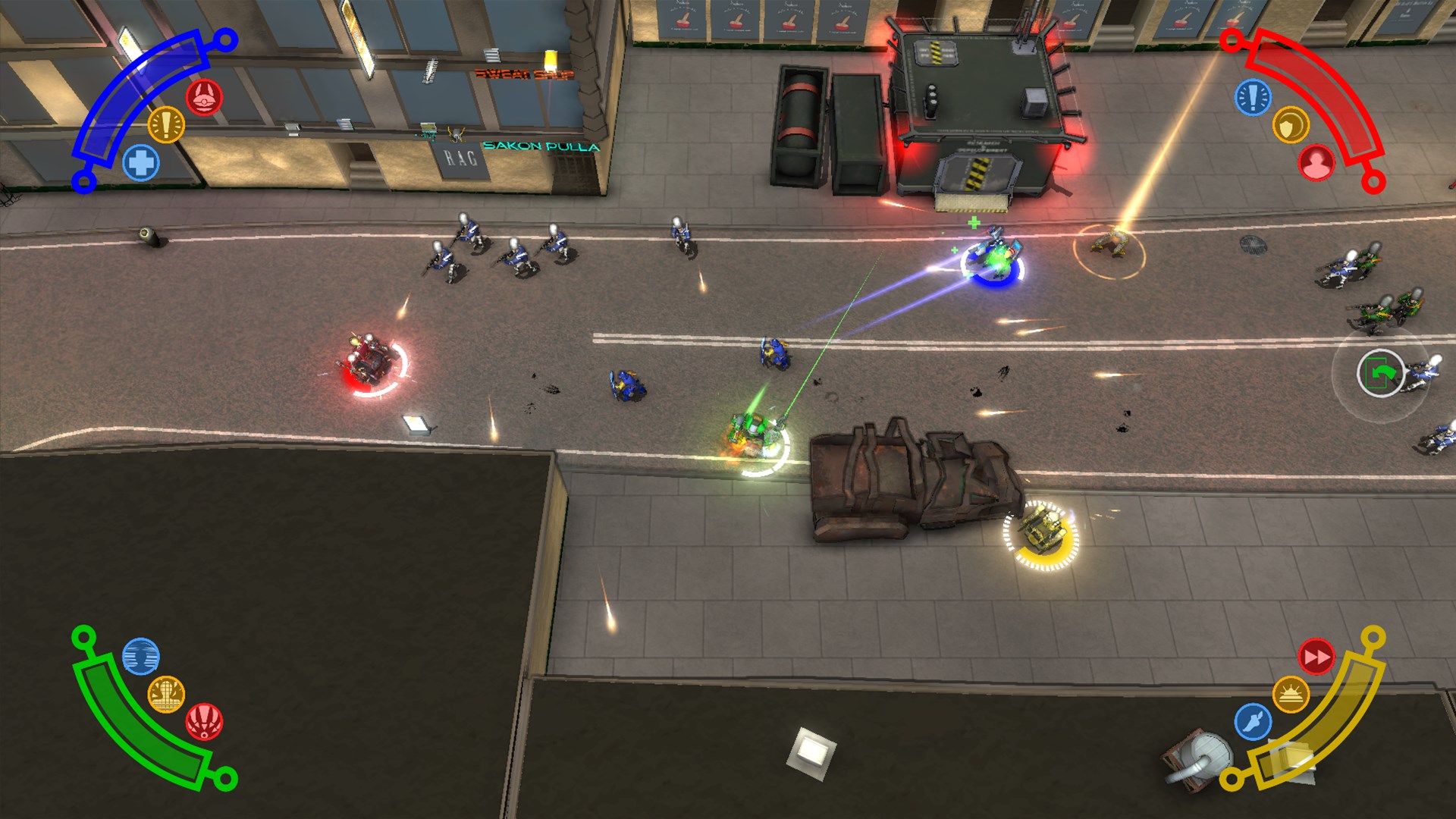Click the SAKON PULLA storefront sign
This screenshot has height=819, width=1456.
tap(540, 145)
